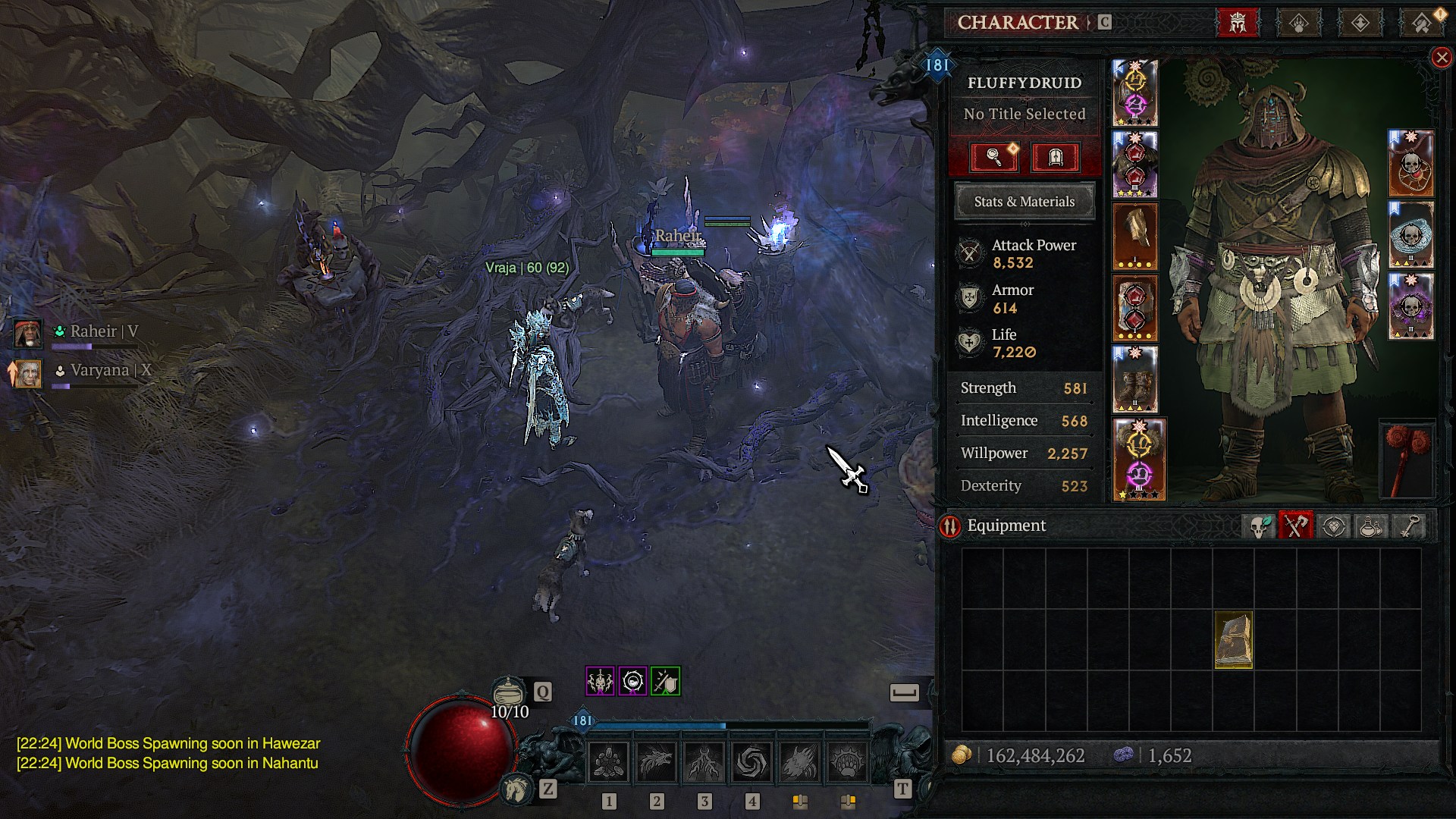Image resolution: width=1456 pixels, height=819 pixels.
Task: Switch to the paw print tab
Action: pyautogui.click(x=1299, y=23)
